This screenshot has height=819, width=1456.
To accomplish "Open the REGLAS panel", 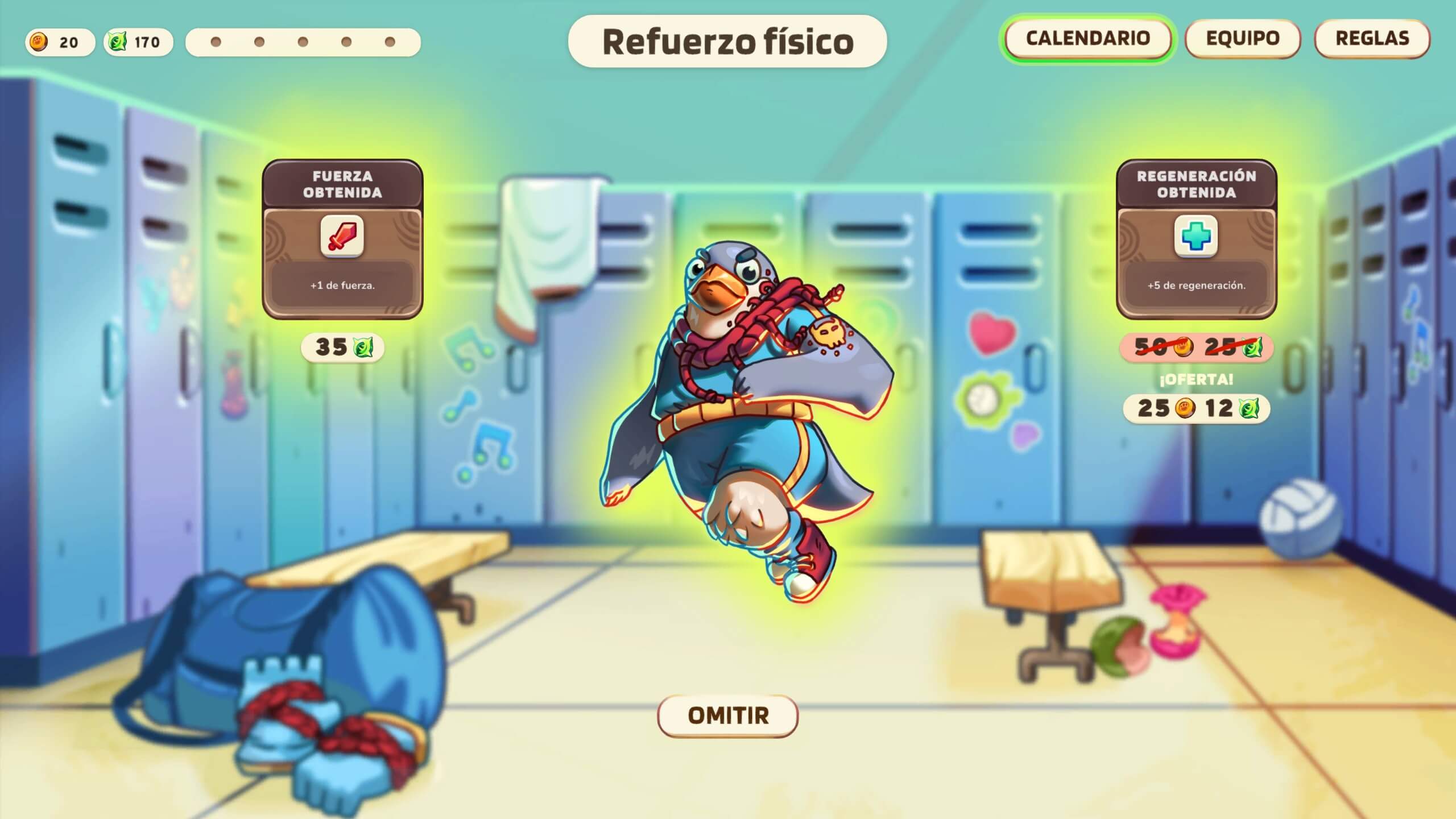I will pyautogui.click(x=1372, y=39).
